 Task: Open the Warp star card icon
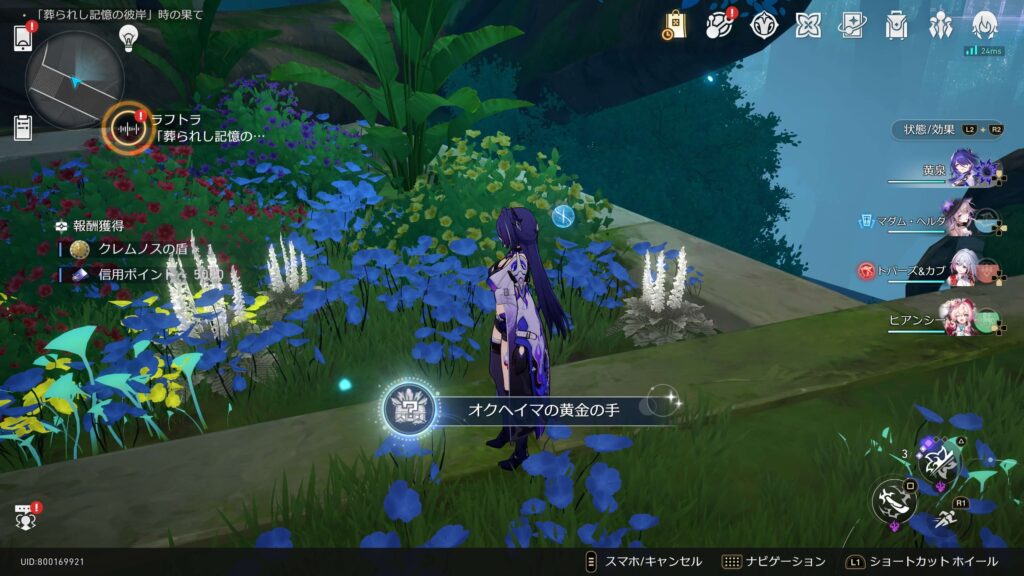(x=852, y=25)
